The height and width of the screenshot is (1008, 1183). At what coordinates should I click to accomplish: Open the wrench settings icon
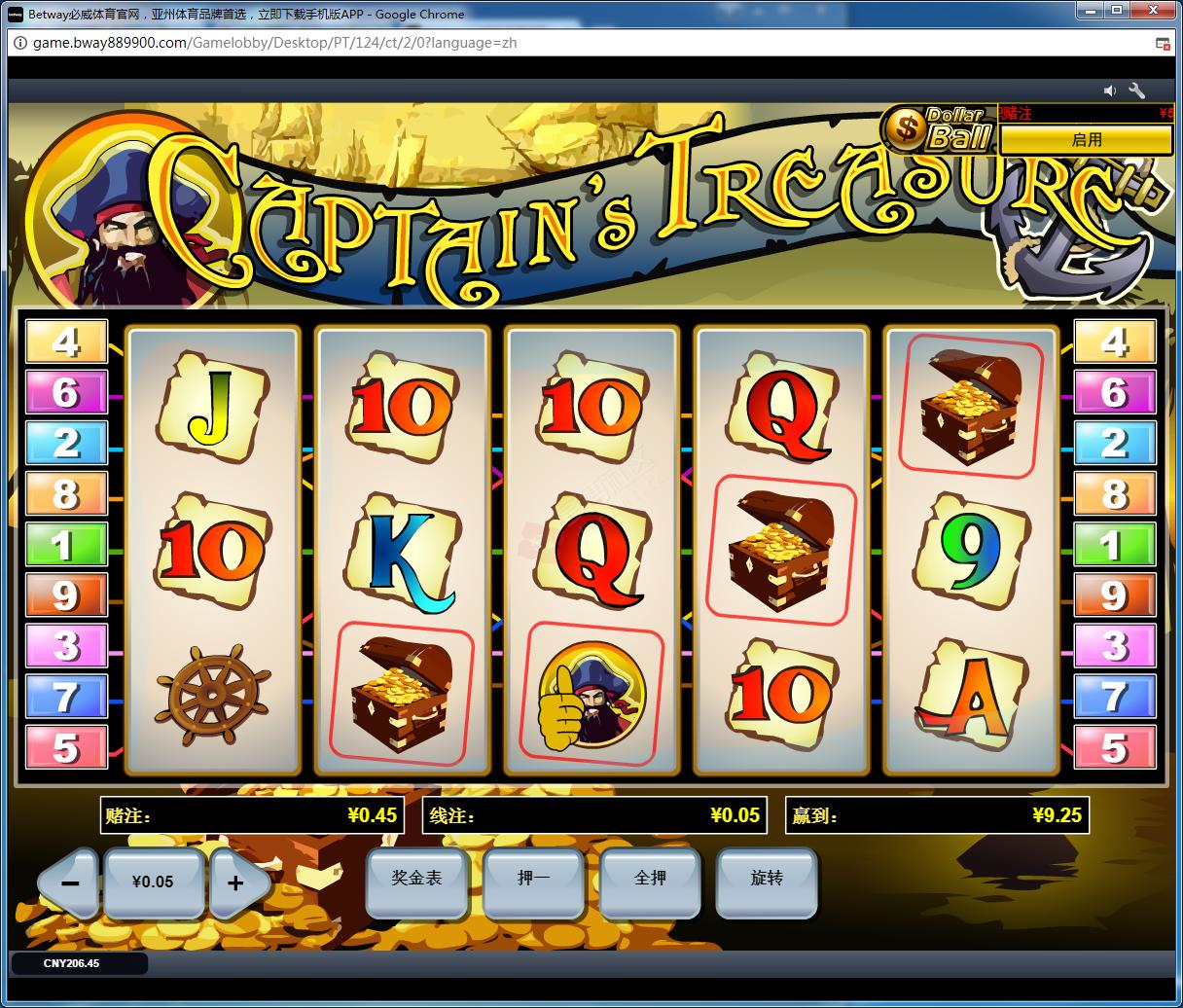[x=1137, y=90]
